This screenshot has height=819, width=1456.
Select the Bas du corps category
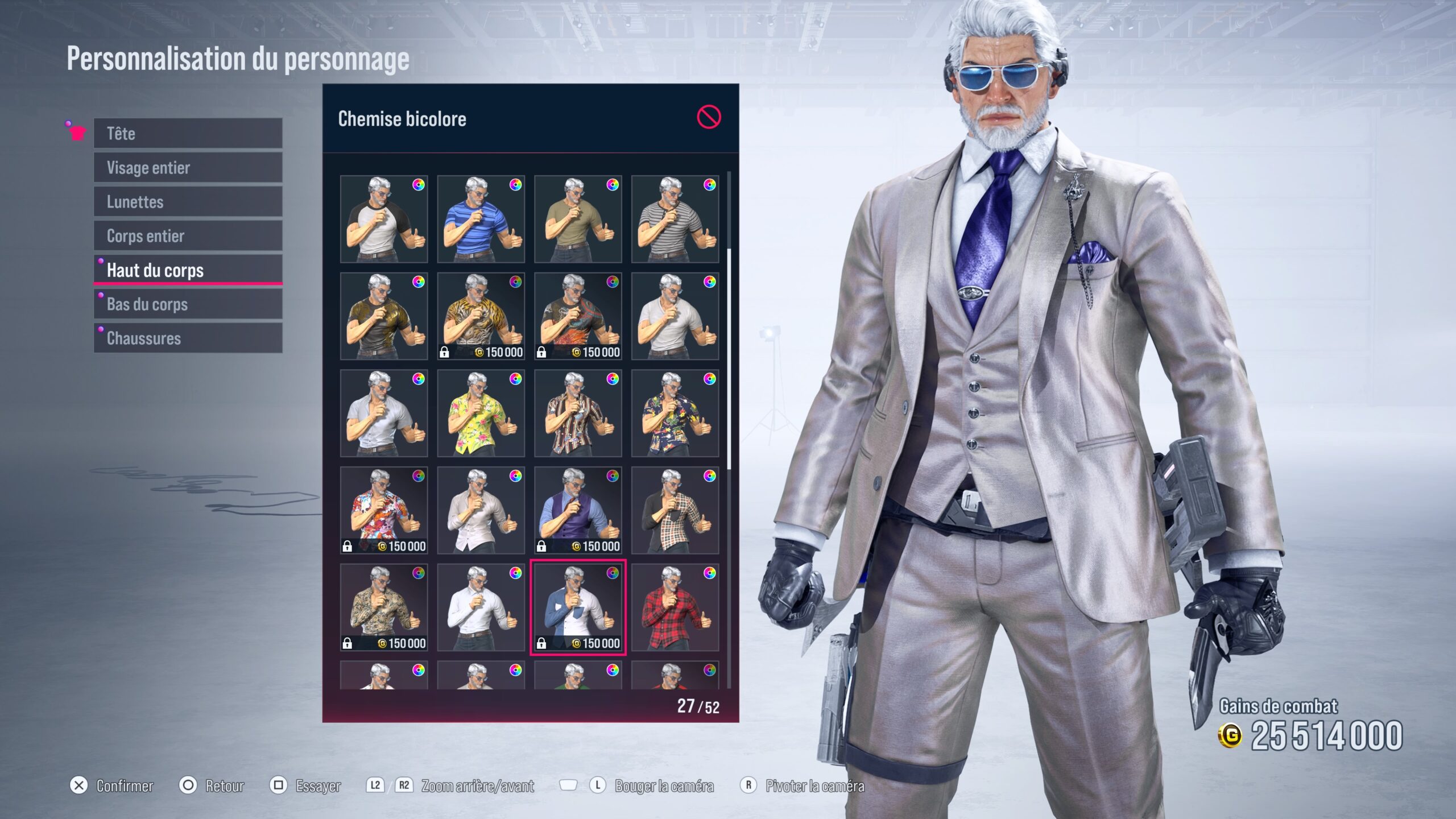click(x=188, y=305)
